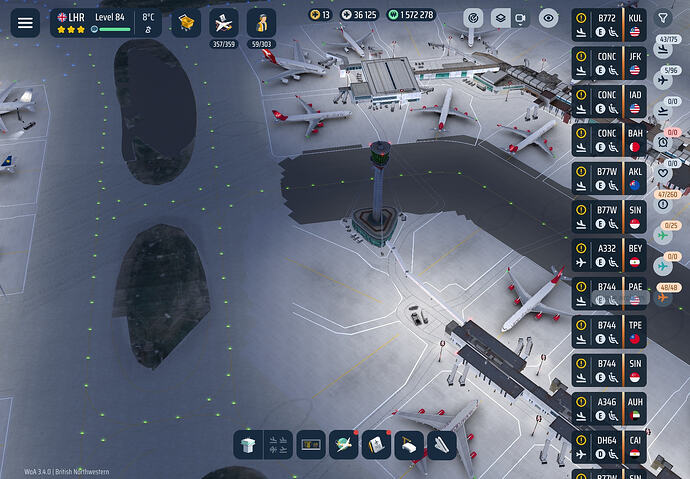This screenshot has height=479, width=690.
Task: Select the A332 flight to BEY
Action: click(x=608, y=256)
